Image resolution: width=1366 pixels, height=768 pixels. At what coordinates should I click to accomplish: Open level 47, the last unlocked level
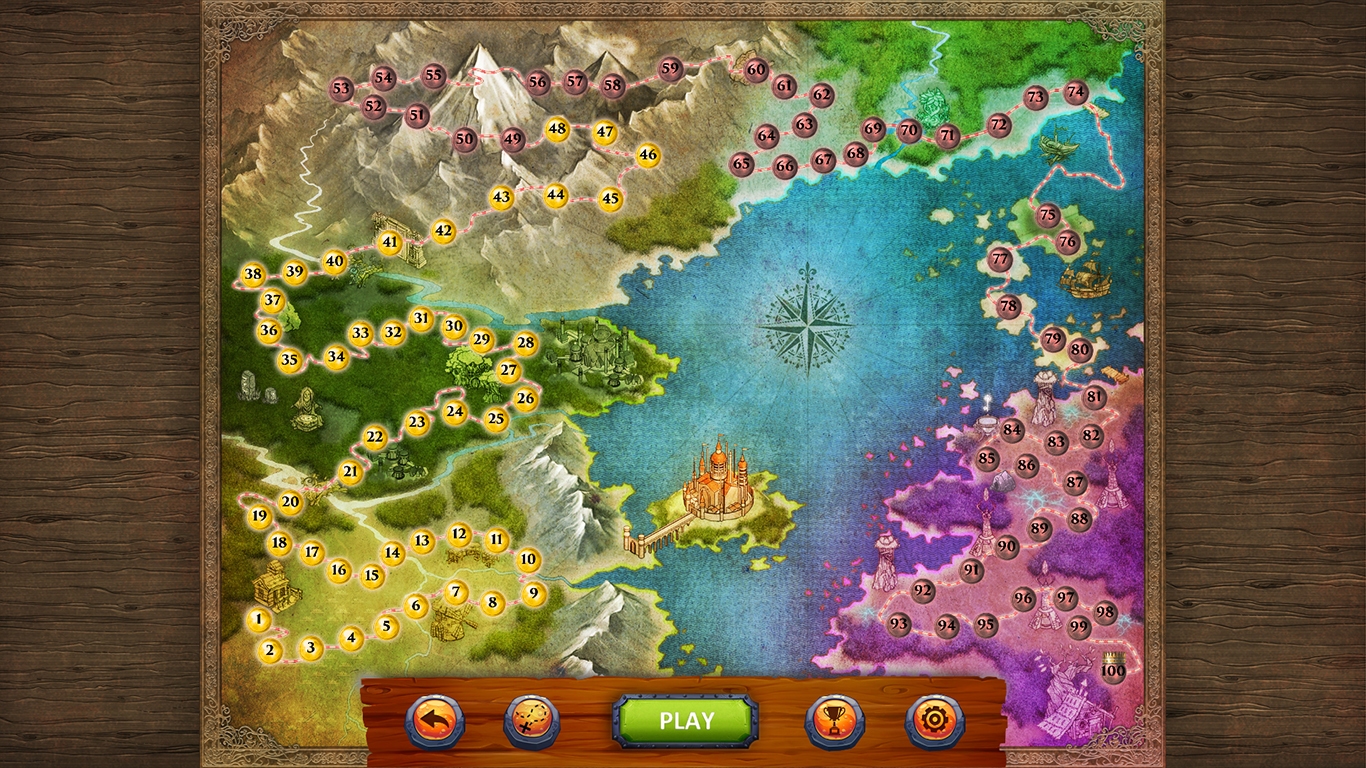point(604,130)
